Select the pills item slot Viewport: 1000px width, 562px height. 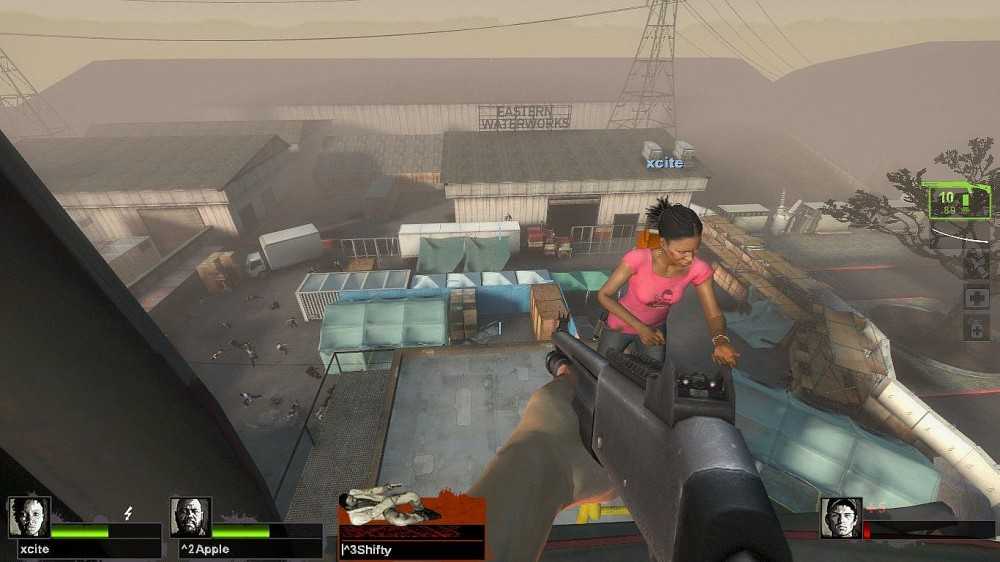click(x=976, y=328)
